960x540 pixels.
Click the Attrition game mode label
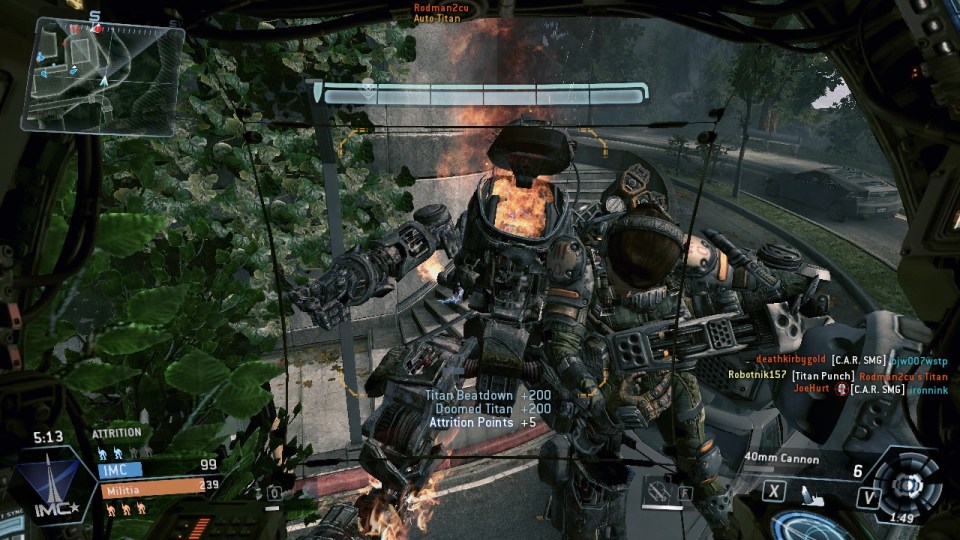[117, 433]
